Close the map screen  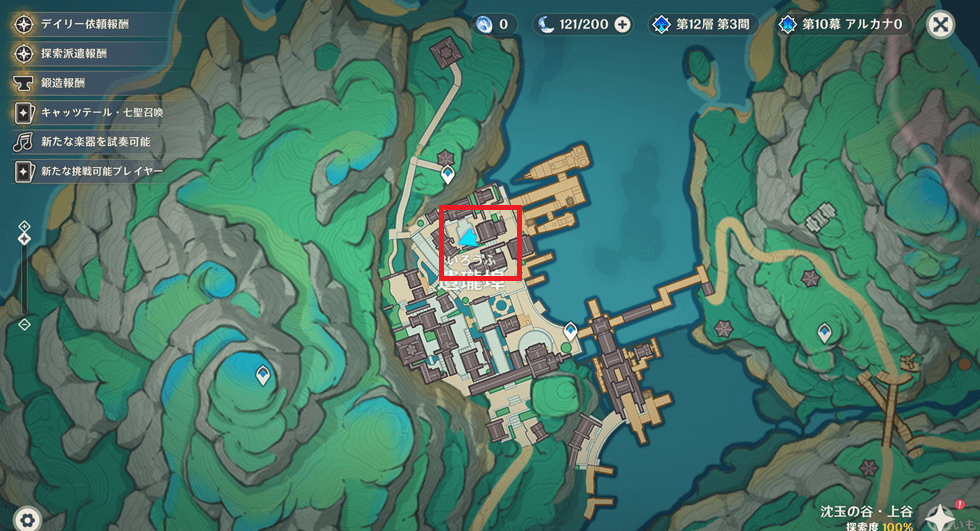940,24
